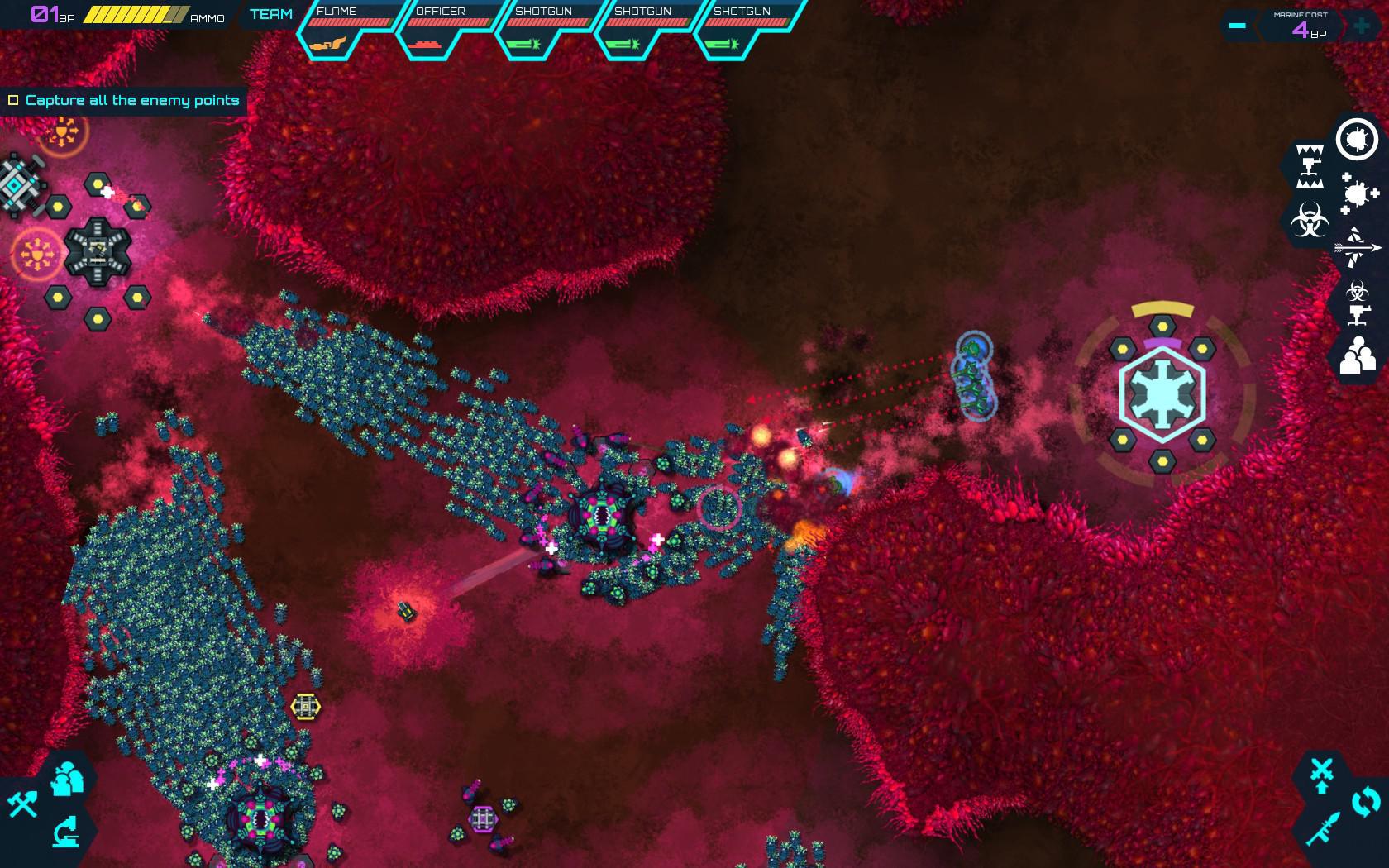Open the microscope research panel

[x=66, y=832]
